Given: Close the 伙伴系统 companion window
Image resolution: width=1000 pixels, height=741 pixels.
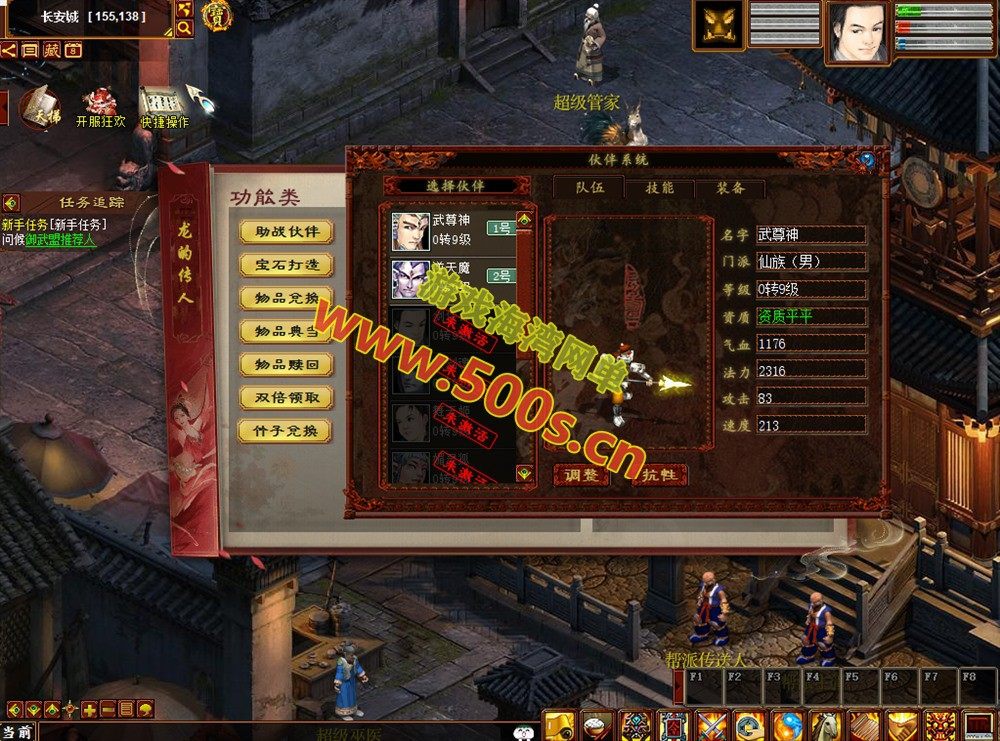Looking at the screenshot, I should 867,160.
